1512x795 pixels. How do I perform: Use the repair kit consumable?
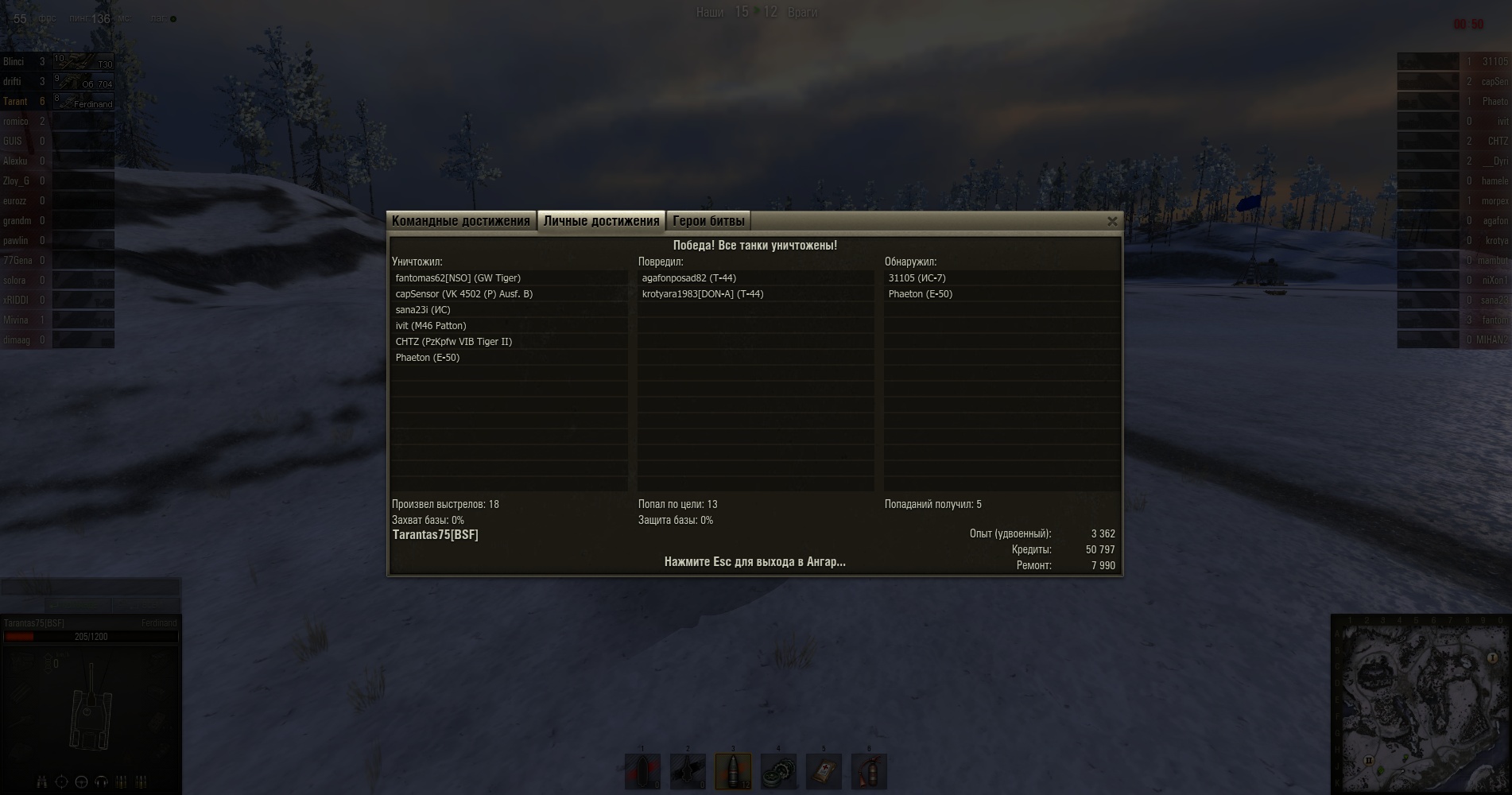click(778, 771)
